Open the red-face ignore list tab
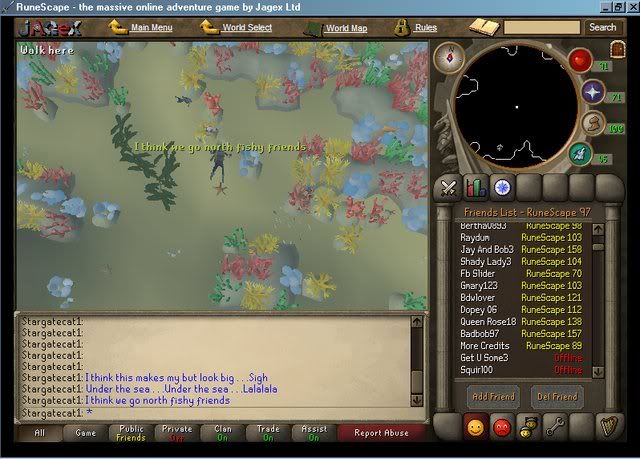The height and width of the screenshot is (459, 640). [x=503, y=427]
